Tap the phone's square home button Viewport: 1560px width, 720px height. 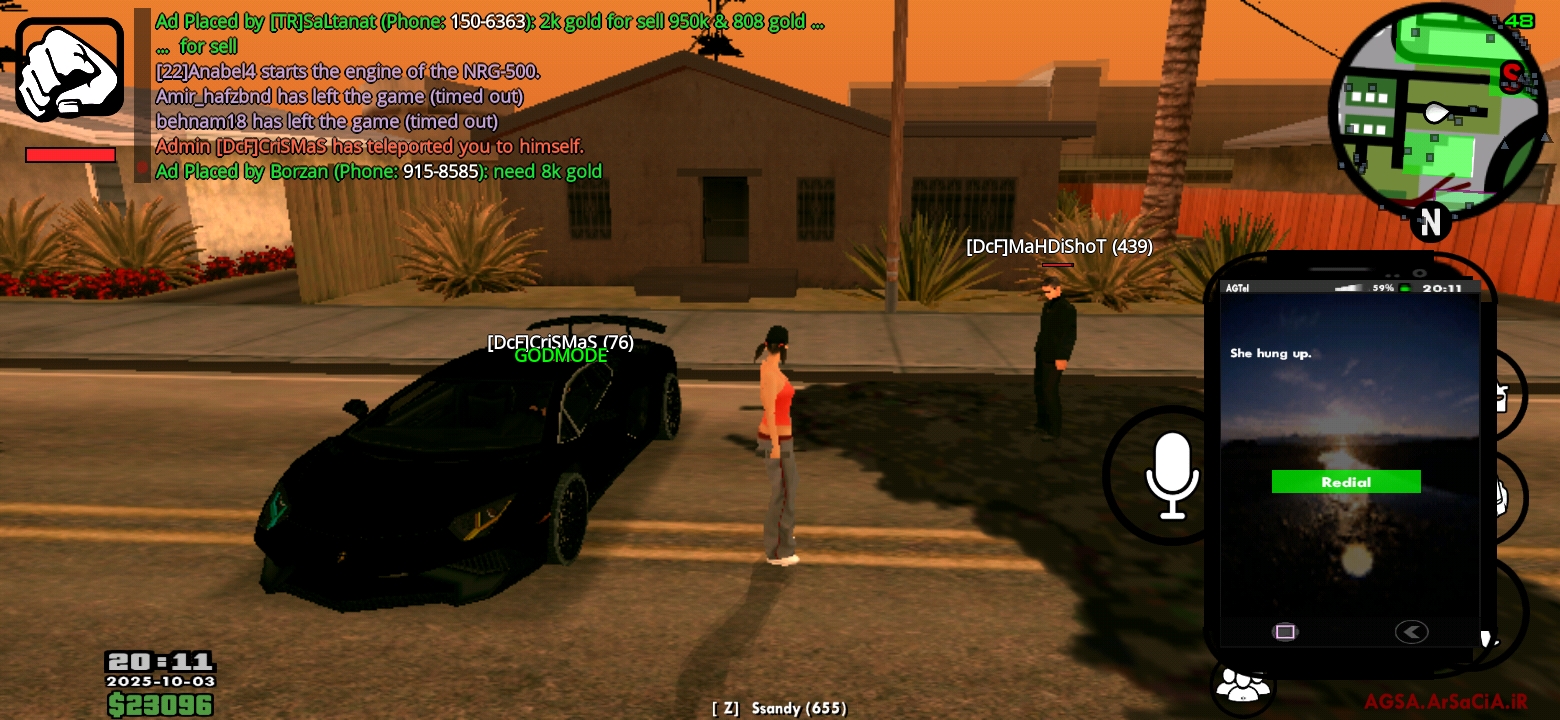(1285, 632)
